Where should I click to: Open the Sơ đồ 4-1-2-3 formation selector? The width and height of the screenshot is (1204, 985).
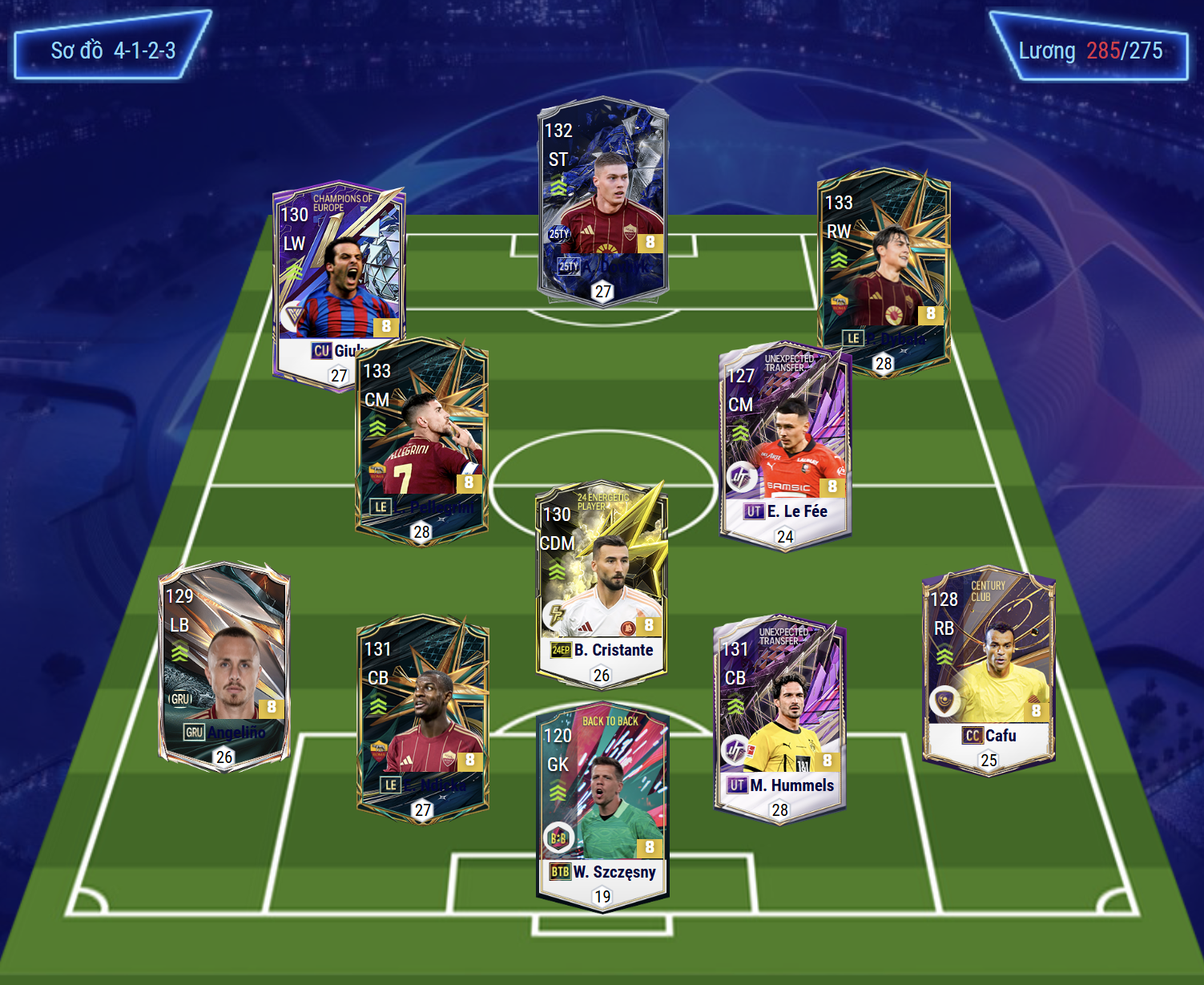tap(113, 50)
